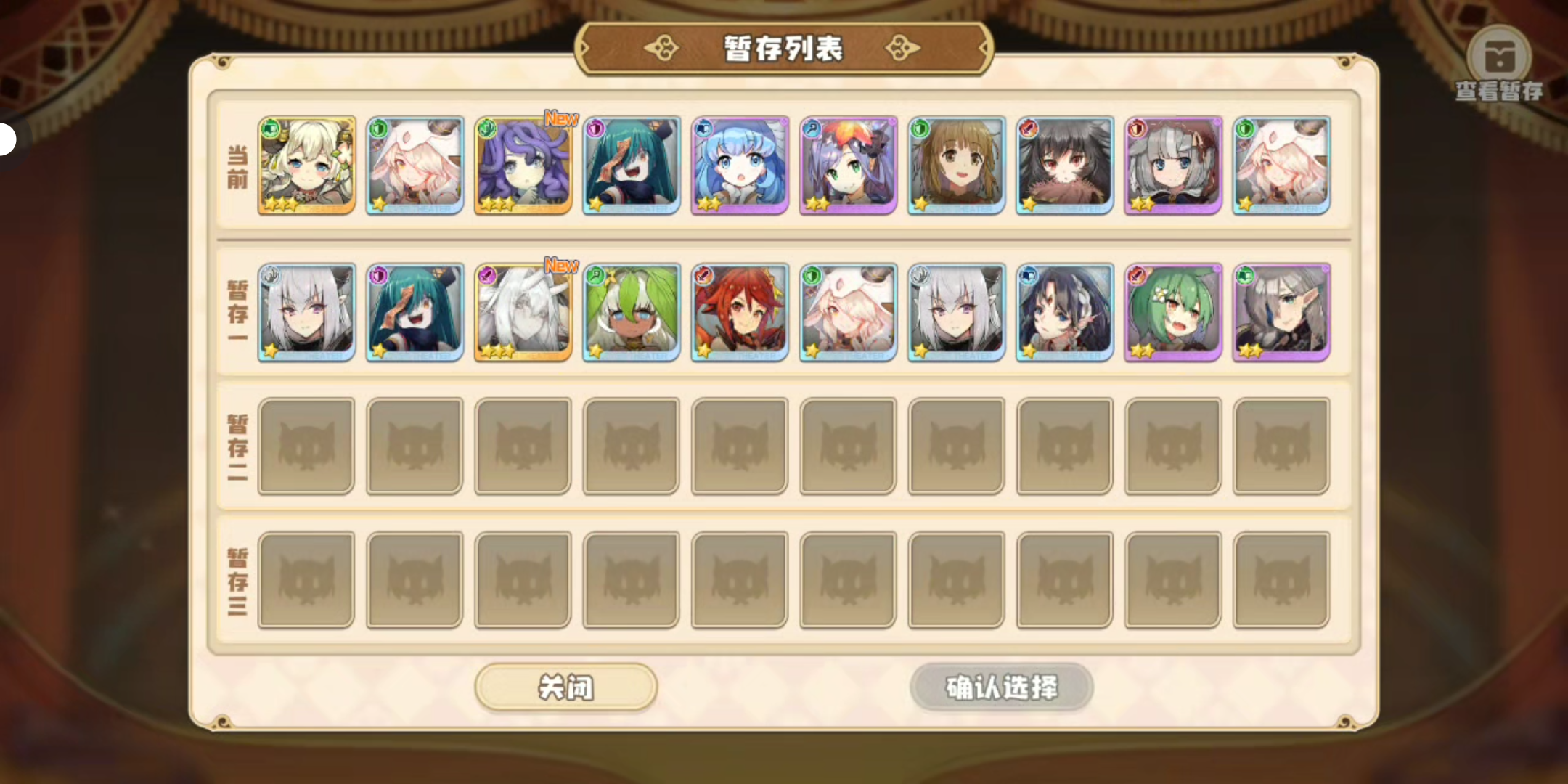
Task: Click the first empty slot in 暂存二 row
Action: (306, 445)
